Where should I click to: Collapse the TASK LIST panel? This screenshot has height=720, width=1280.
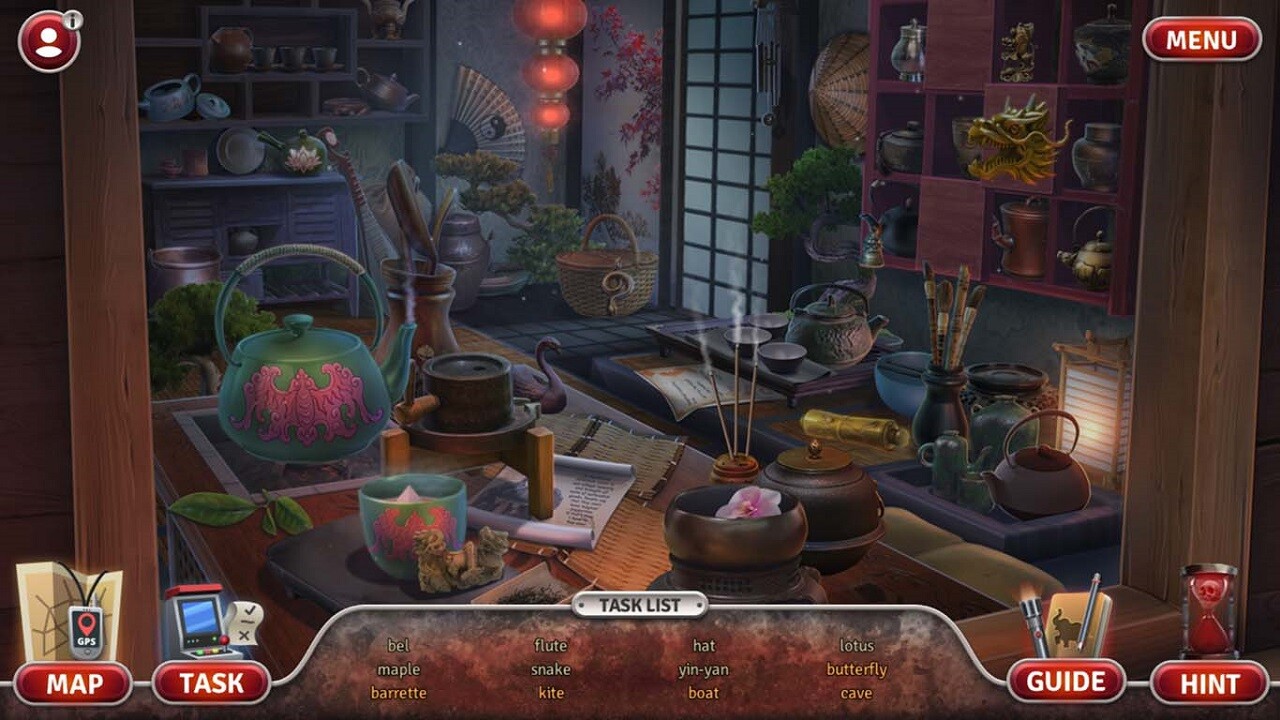(640, 604)
